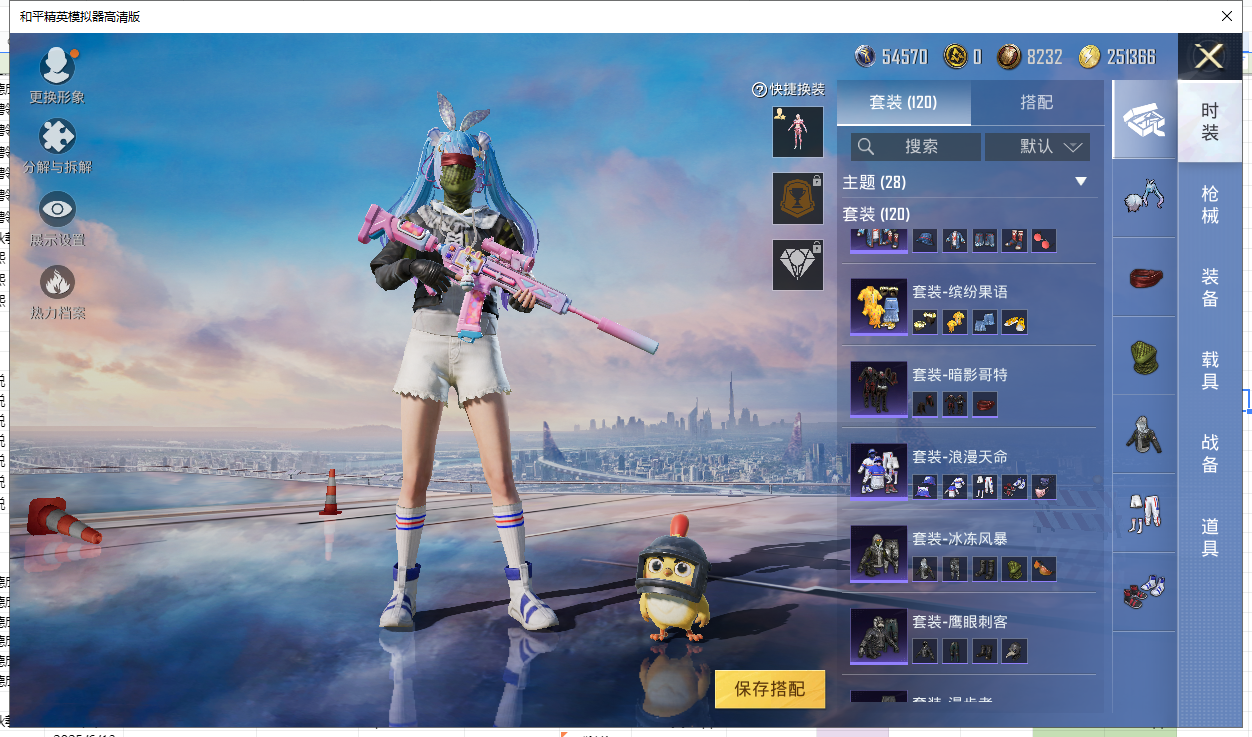Close the wardrobe with the X button

click(1209, 56)
